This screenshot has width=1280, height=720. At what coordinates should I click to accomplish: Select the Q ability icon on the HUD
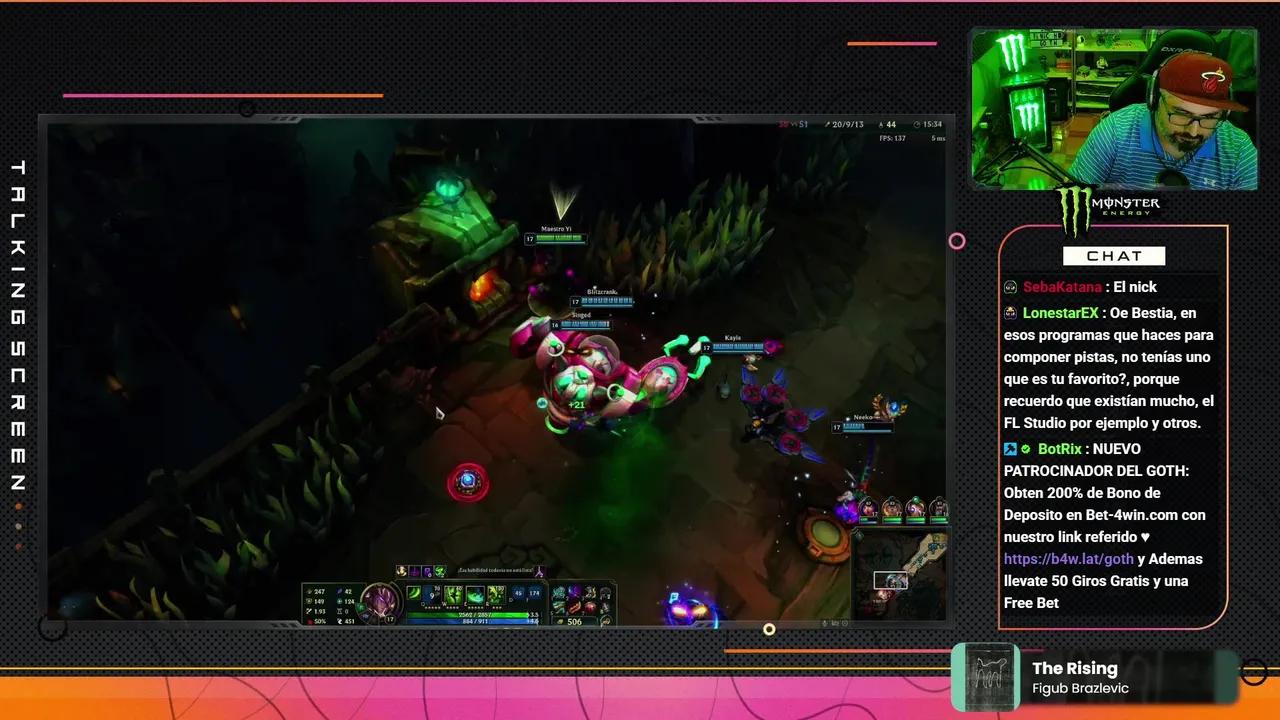[414, 594]
